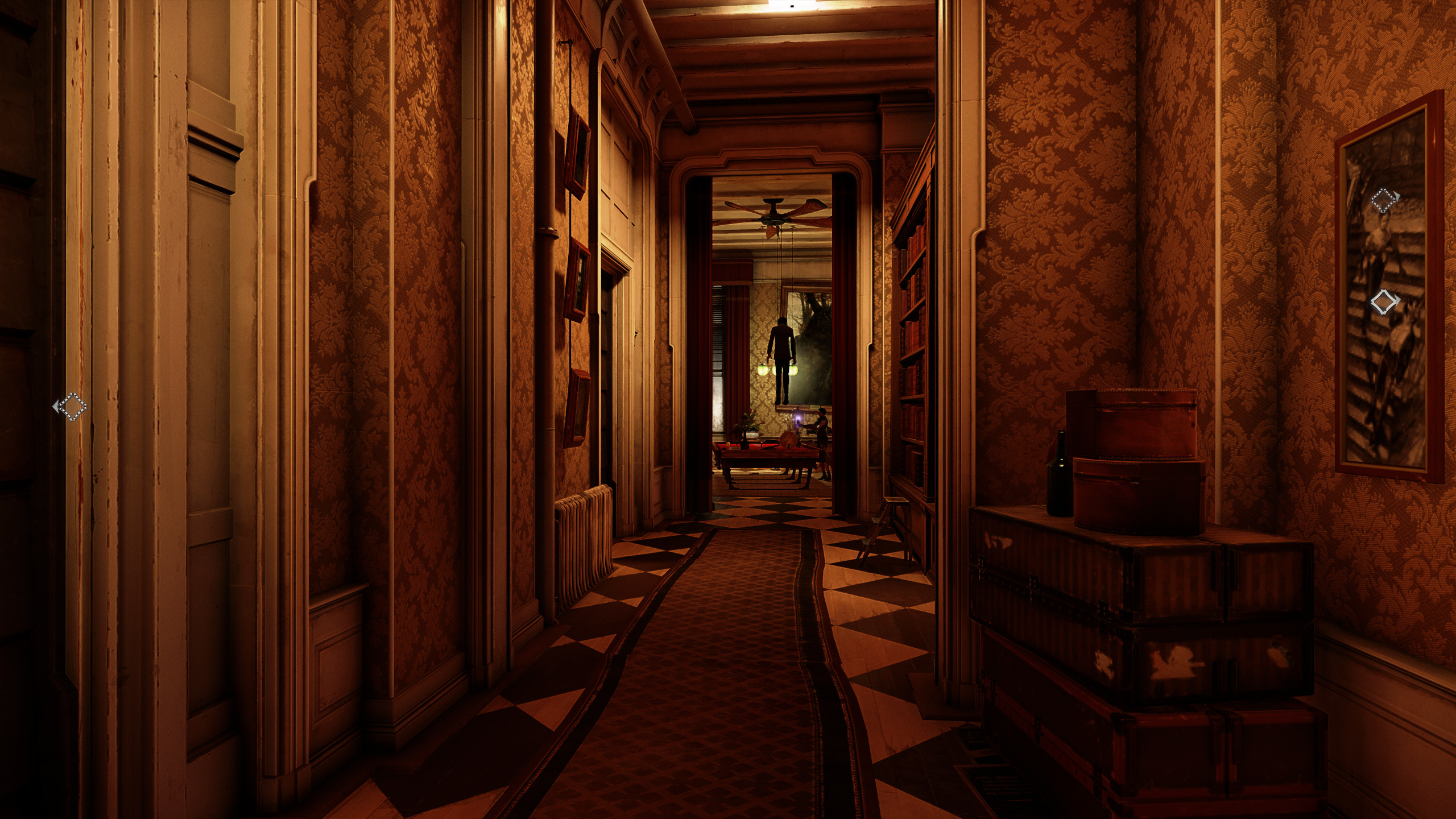Select the dotted diamond marker pointing right

(x=1384, y=201)
